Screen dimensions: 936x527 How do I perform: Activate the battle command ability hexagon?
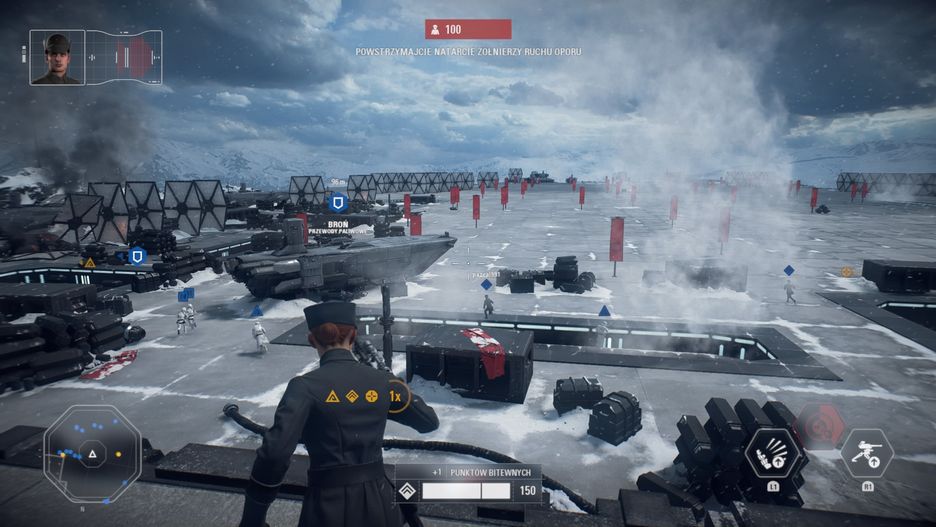click(x=774, y=453)
